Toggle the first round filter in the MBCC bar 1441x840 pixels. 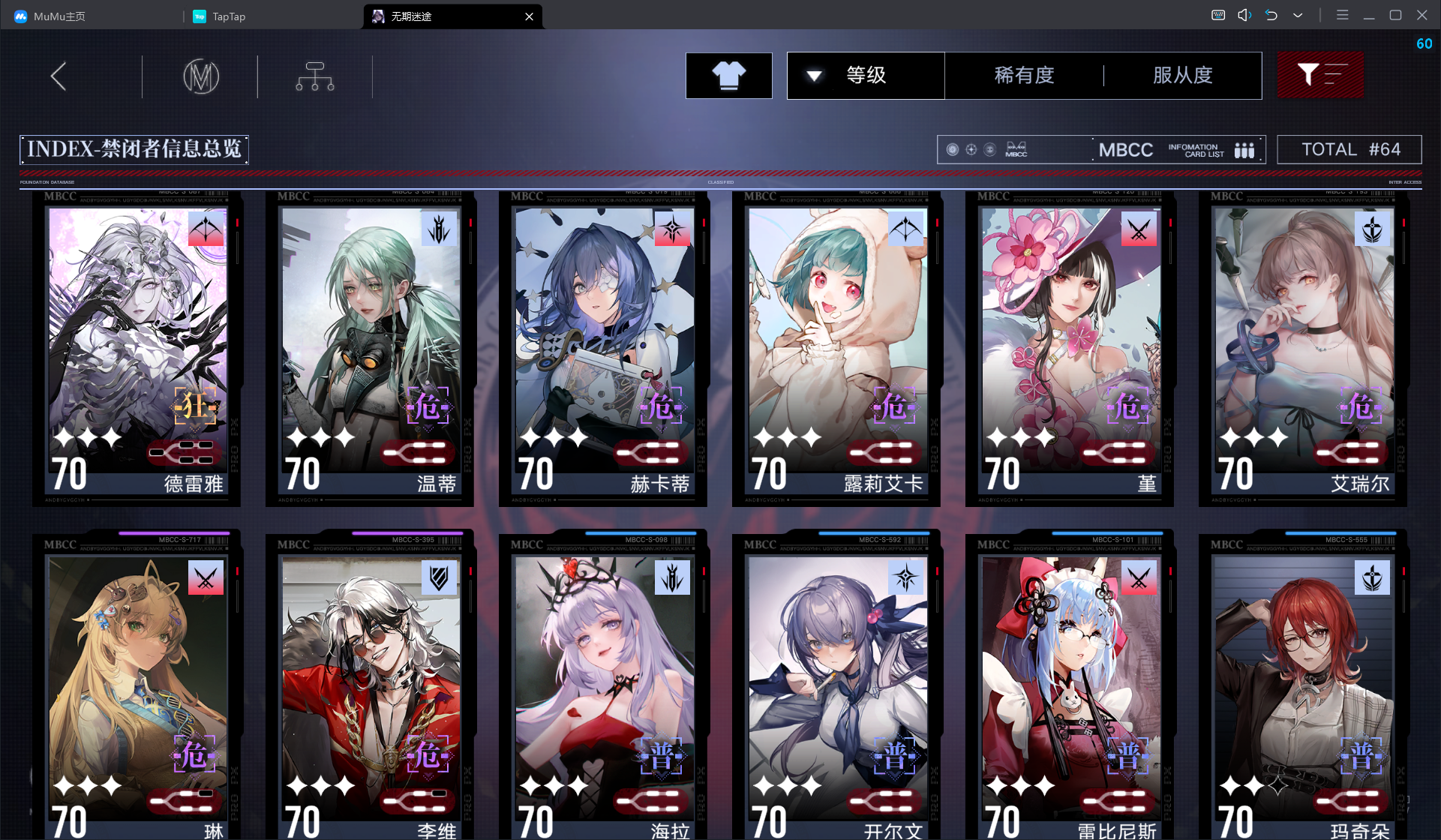952,149
